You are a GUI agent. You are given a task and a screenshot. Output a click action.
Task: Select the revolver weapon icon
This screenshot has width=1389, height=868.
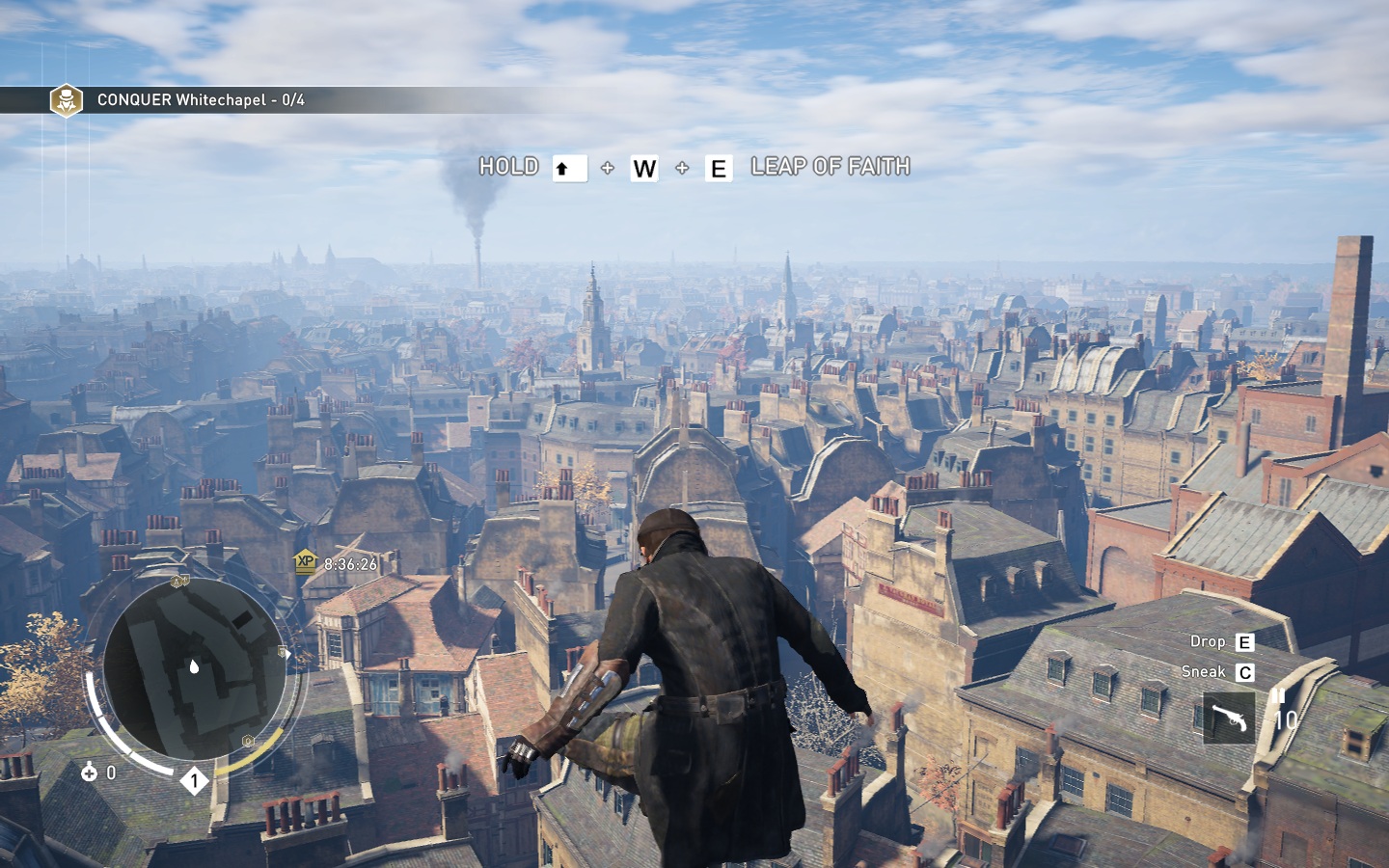pos(1228,719)
